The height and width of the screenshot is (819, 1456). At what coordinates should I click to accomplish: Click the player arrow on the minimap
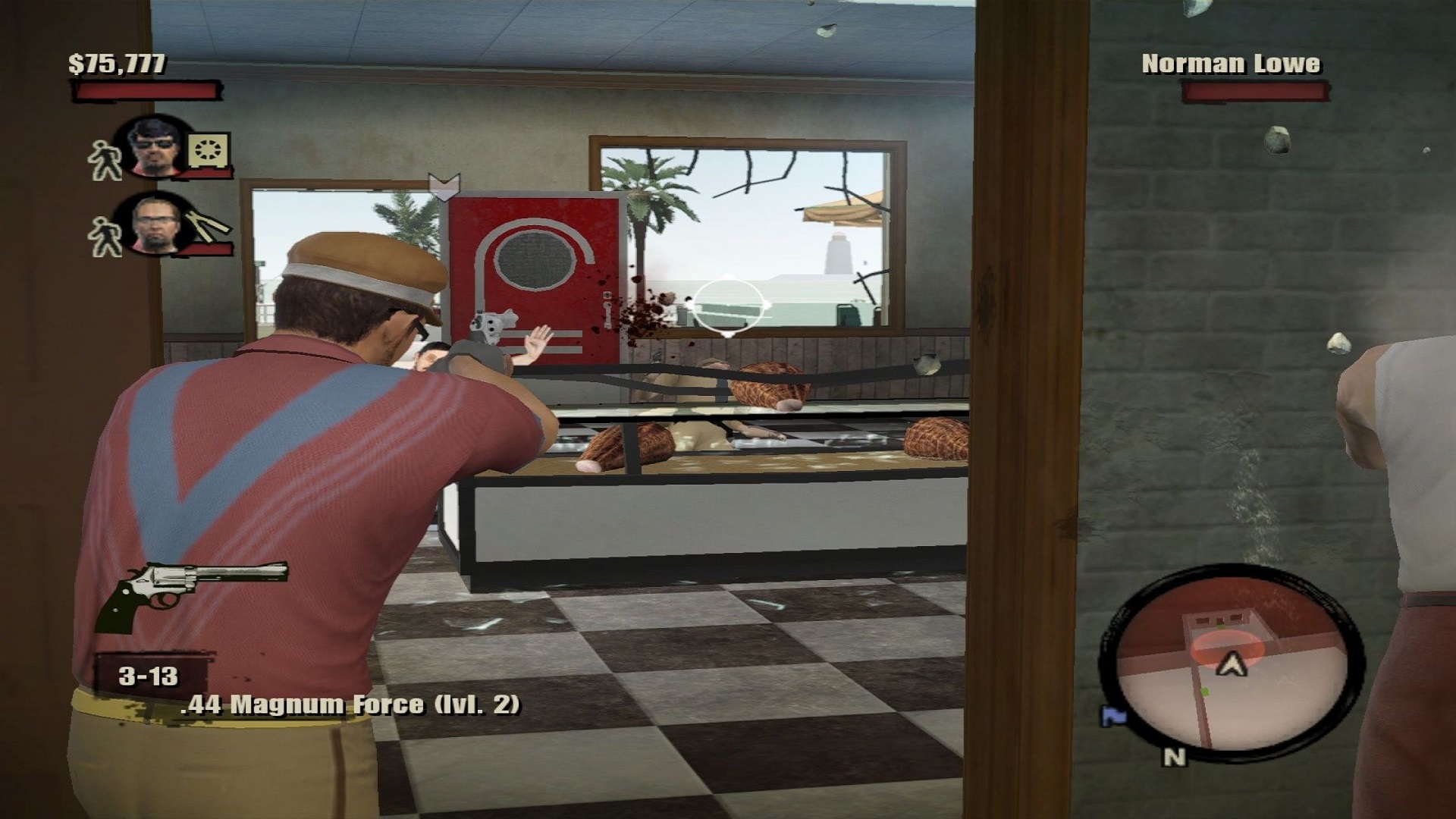click(x=1232, y=665)
